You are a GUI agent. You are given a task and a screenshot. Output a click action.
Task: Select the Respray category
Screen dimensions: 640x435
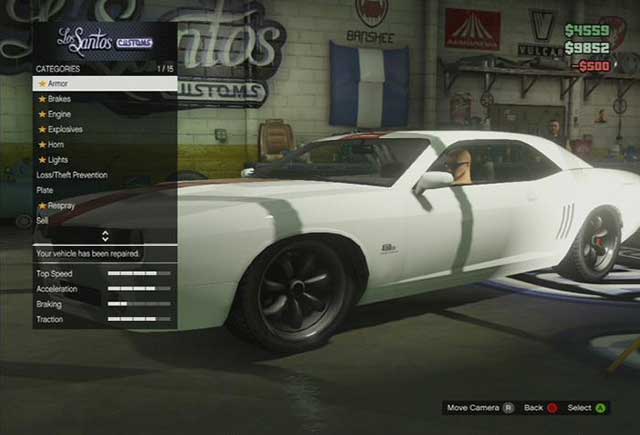tap(61, 205)
